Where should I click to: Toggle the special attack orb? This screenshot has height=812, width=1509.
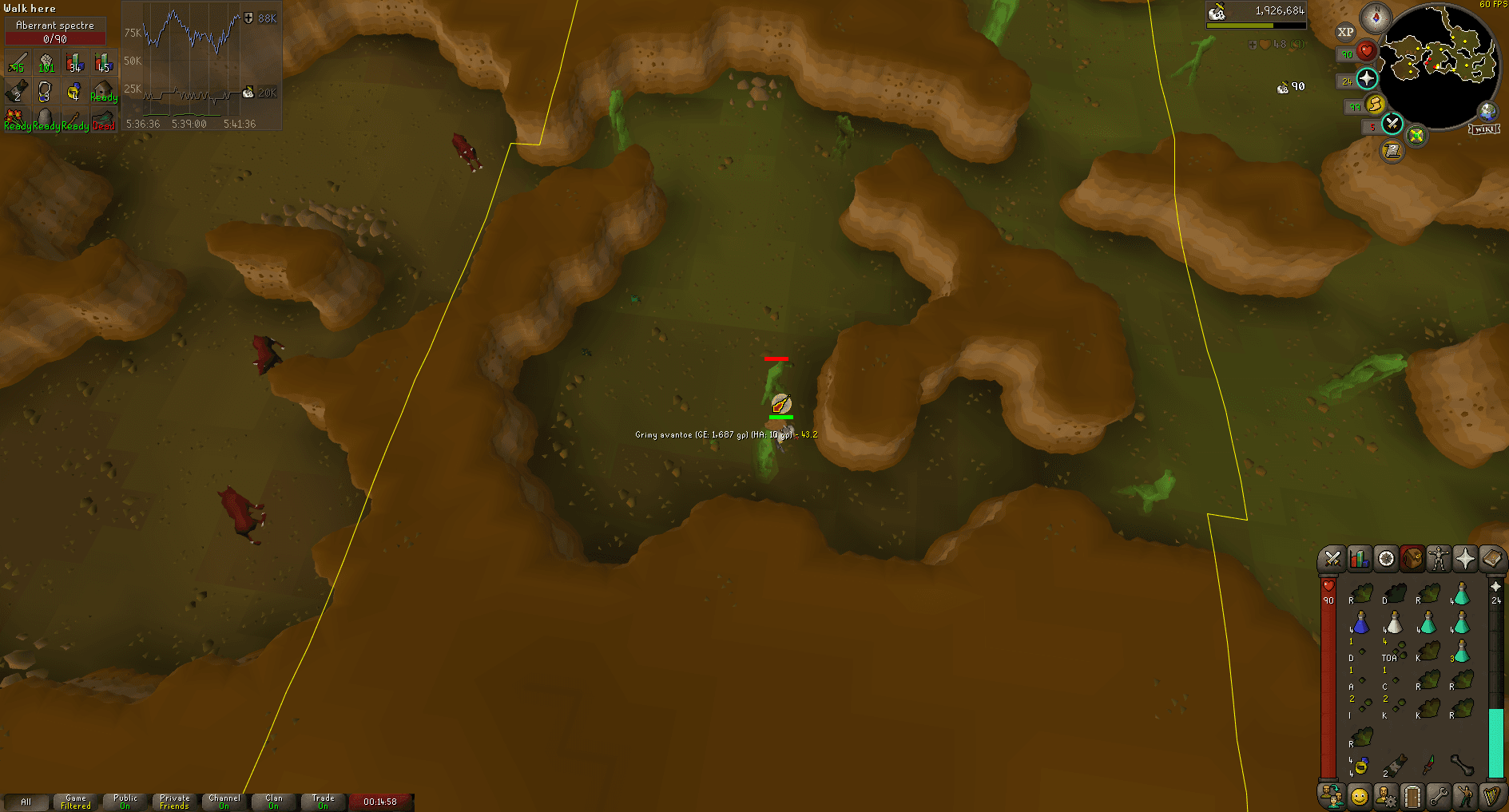coord(1392,123)
